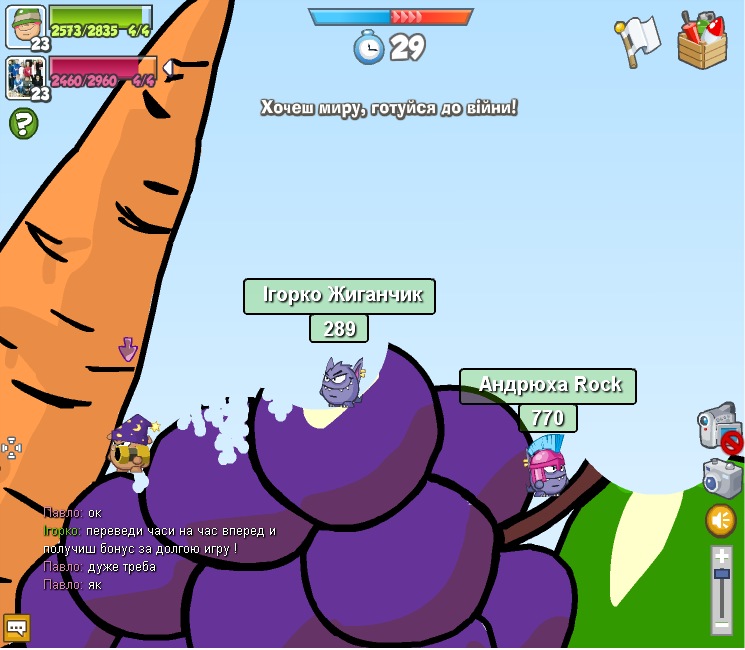Take a screenshot with the photo camera
This screenshot has height=650, width=745.
tap(721, 478)
